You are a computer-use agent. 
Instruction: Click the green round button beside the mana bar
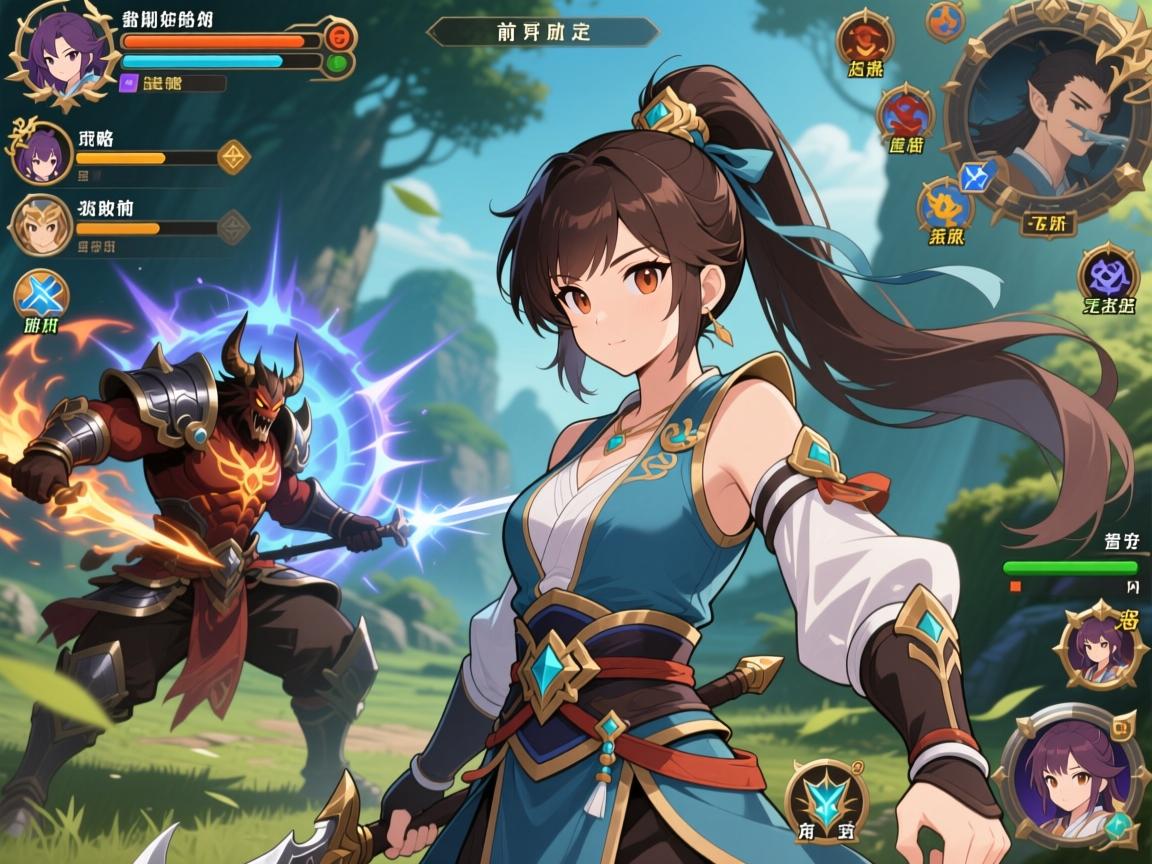click(x=338, y=64)
